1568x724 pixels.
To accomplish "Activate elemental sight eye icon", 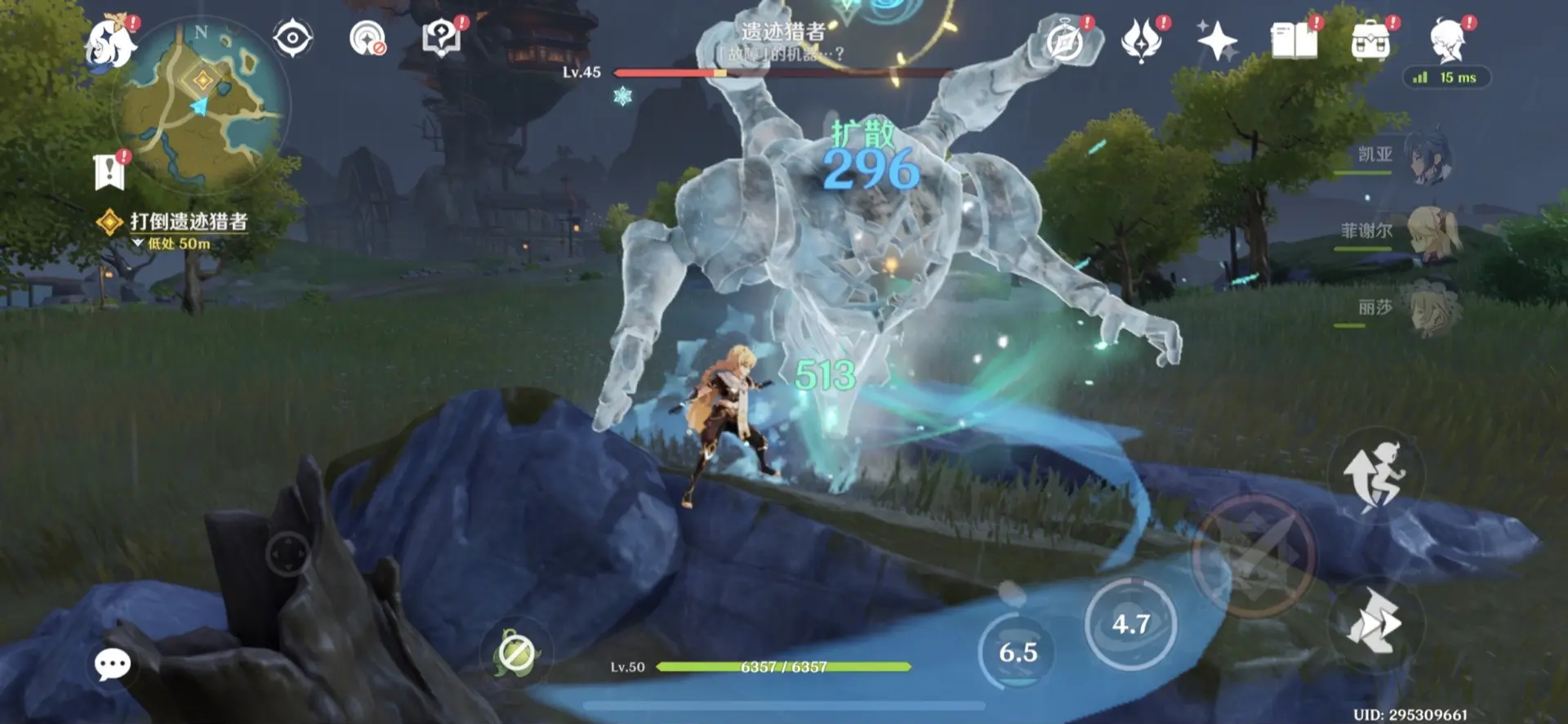I will (x=292, y=38).
